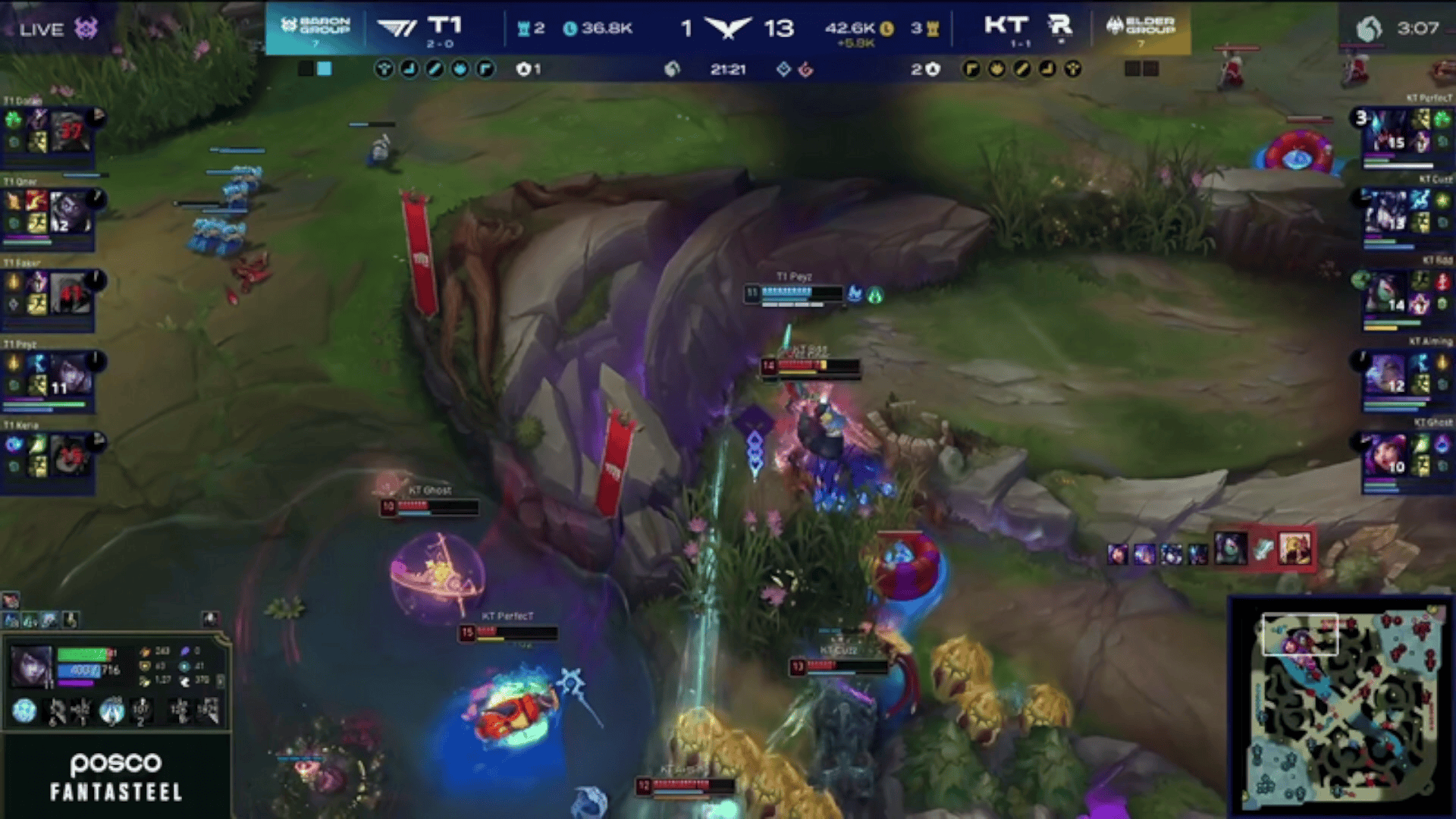This screenshot has height=819, width=1456.
Task: Click the killer champion portrait in the kill feed
Action: point(1228,548)
